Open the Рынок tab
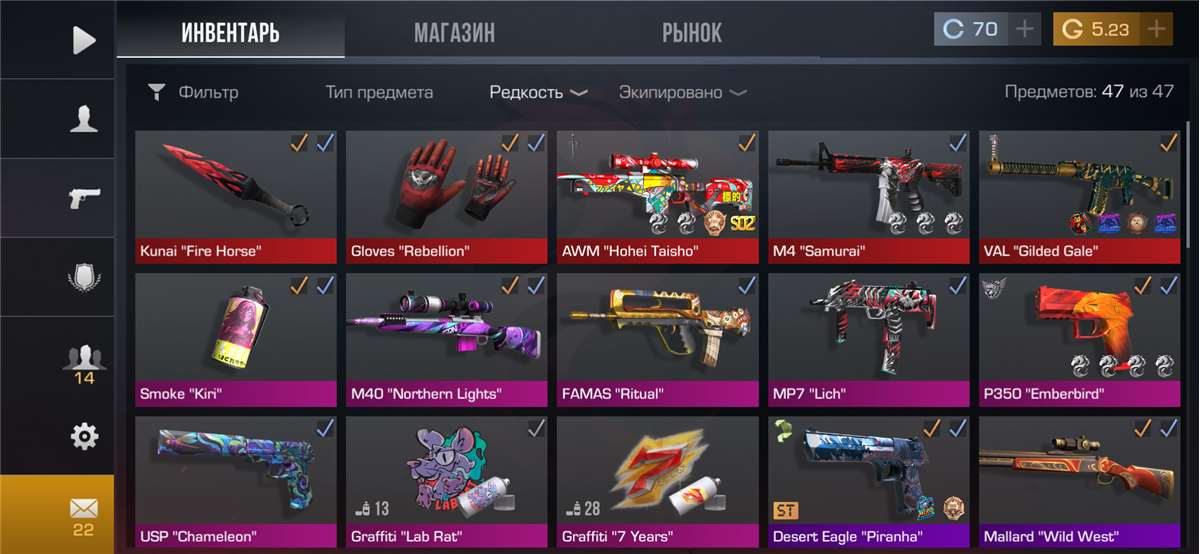The width and height of the screenshot is (1200, 554). (x=691, y=33)
